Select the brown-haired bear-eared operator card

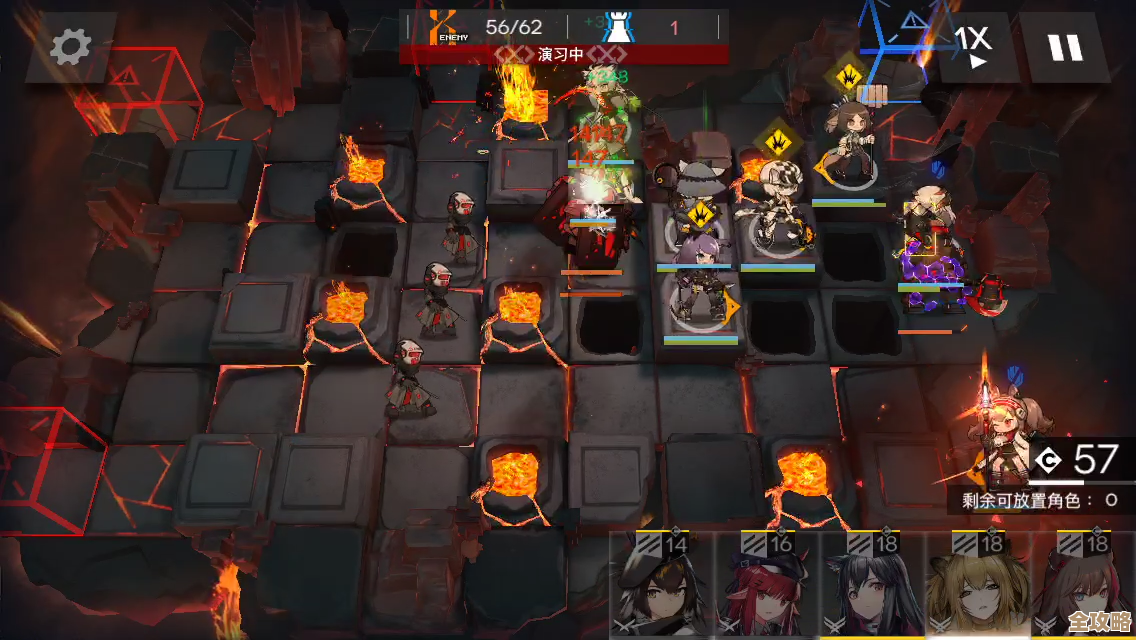point(1084,588)
